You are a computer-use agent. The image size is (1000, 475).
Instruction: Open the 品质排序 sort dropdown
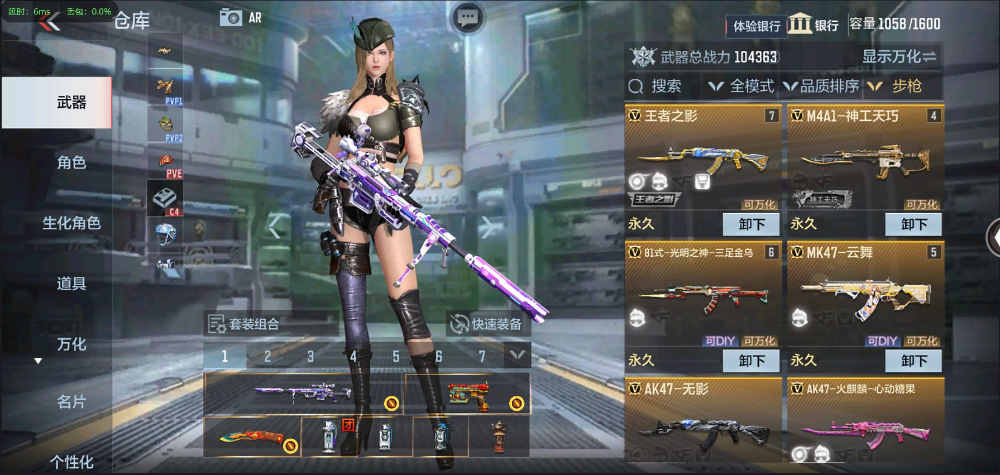(x=821, y=86)
